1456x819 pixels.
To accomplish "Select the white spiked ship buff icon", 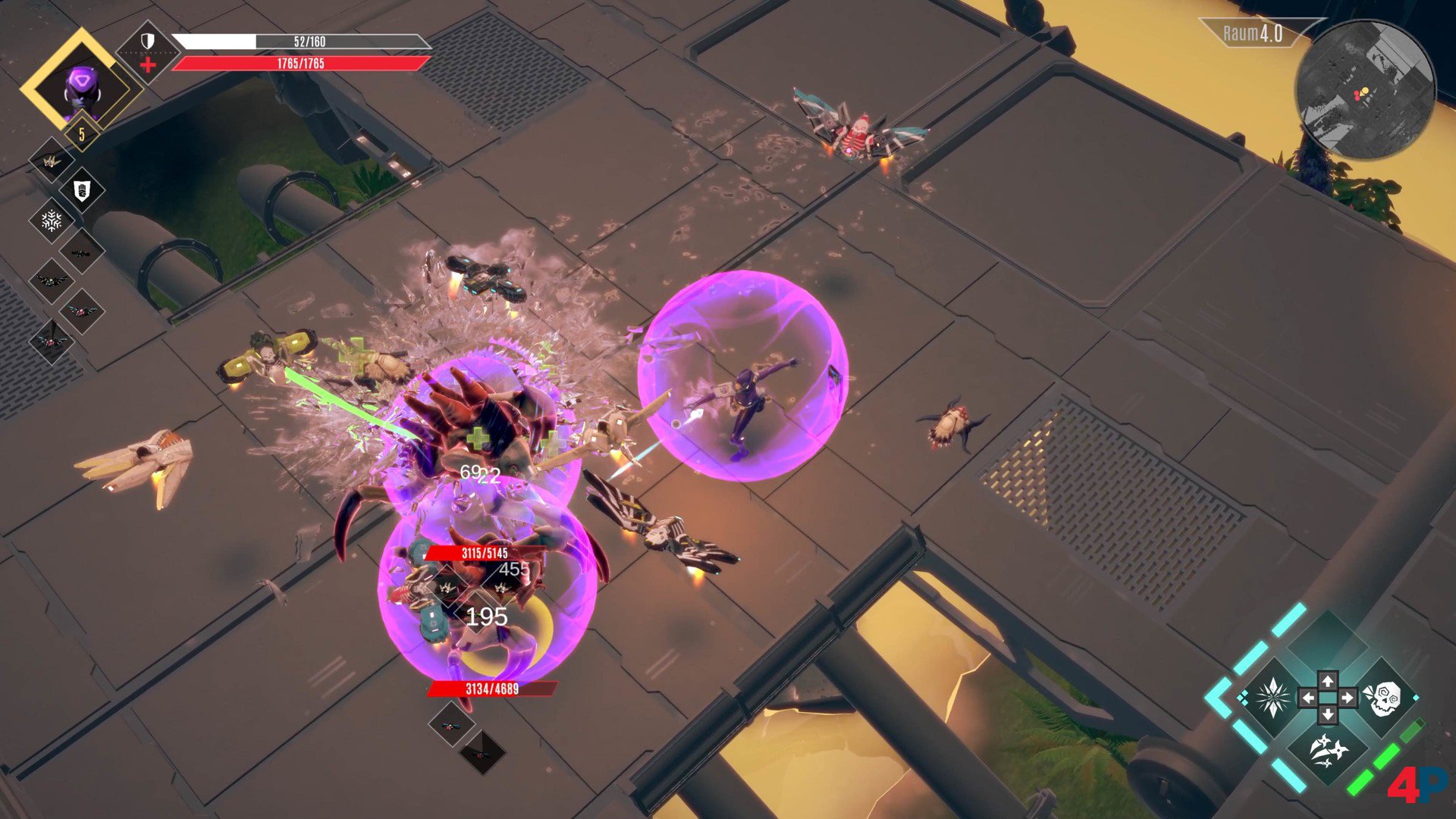I will (51, 160).
